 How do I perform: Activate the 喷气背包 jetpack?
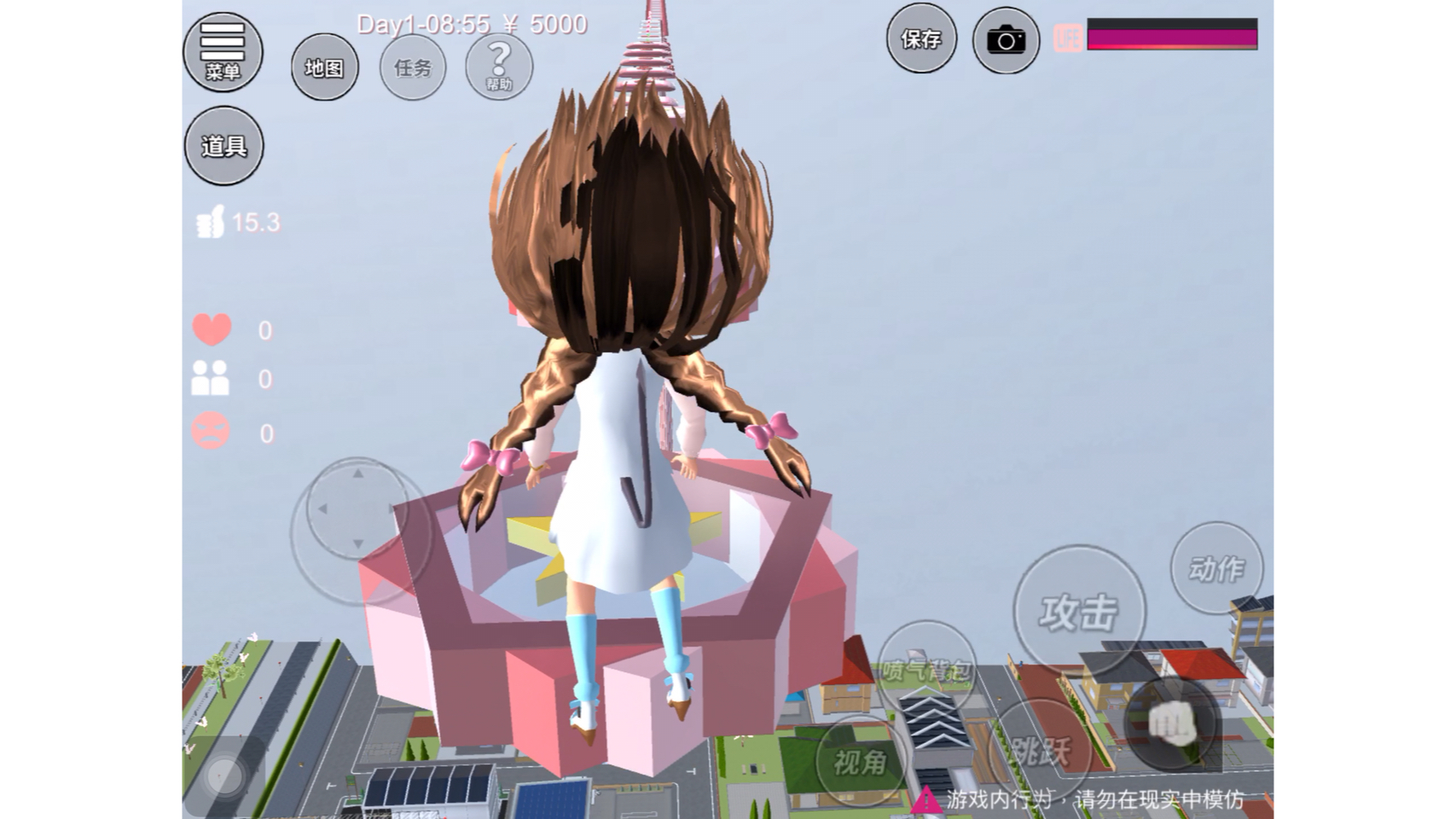925,670
